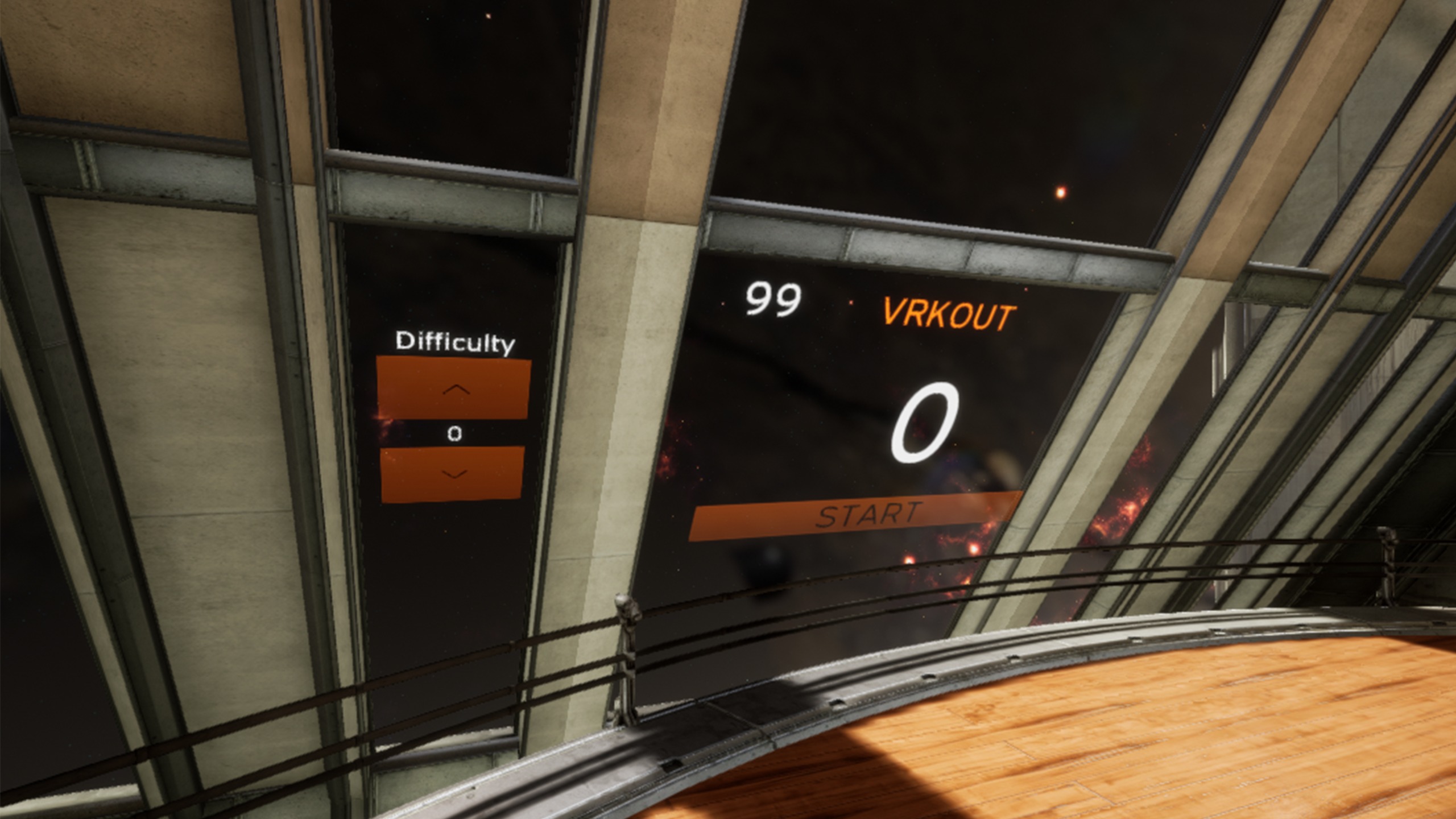Lower difficulty with the down arrow
This screenshot has height=819, width=1456.
pyautogui.click(x=453, y=474)
